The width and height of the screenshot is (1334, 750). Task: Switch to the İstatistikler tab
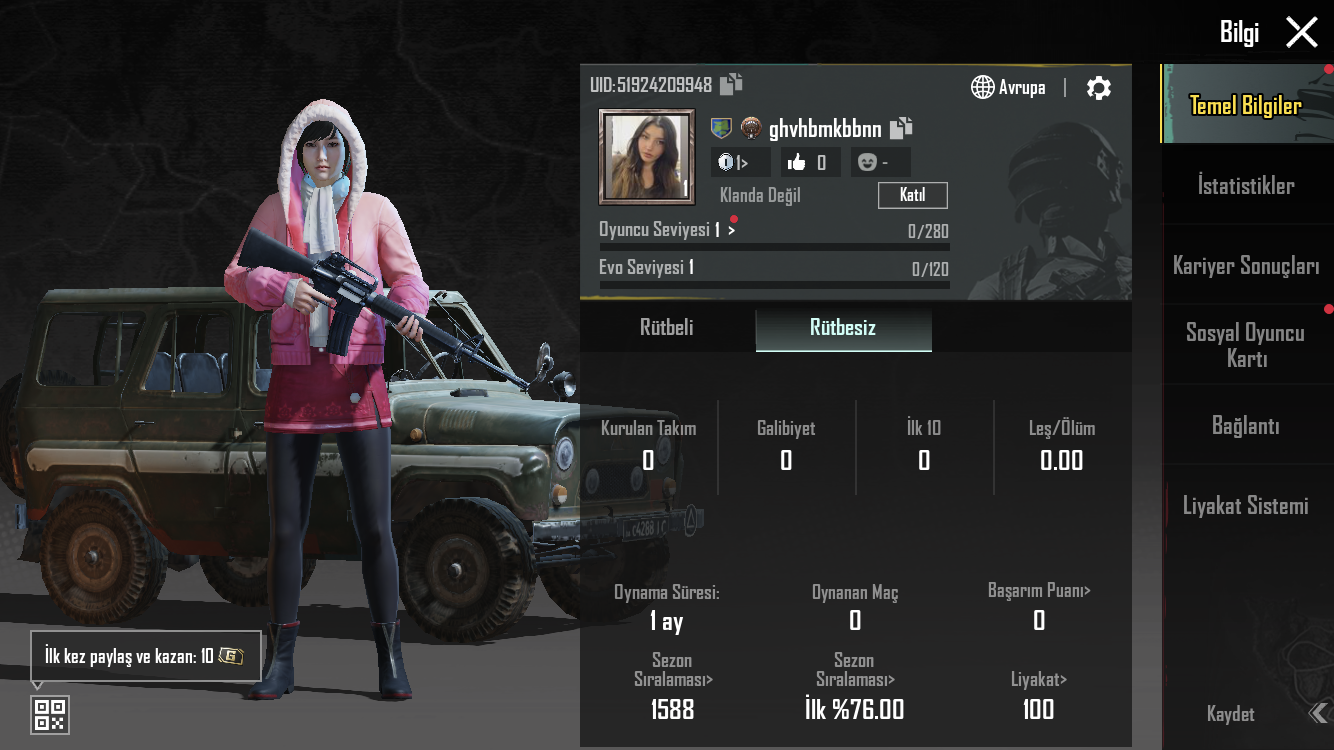1246,185
